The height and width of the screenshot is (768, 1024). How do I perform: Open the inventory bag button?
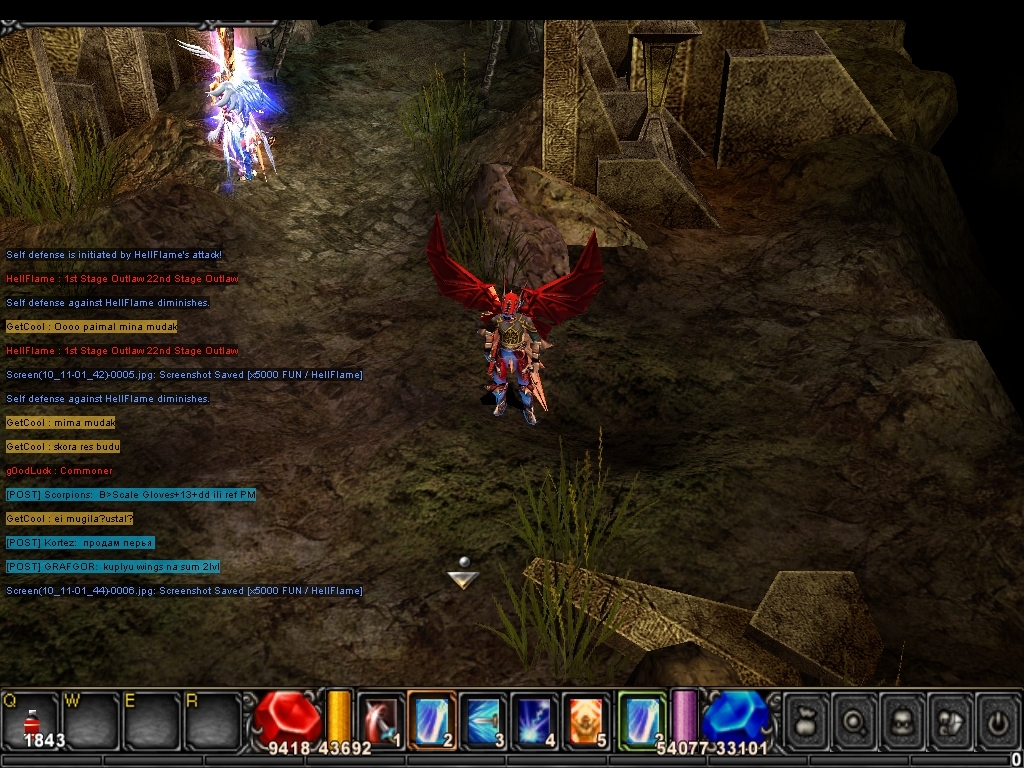point(806,720)
